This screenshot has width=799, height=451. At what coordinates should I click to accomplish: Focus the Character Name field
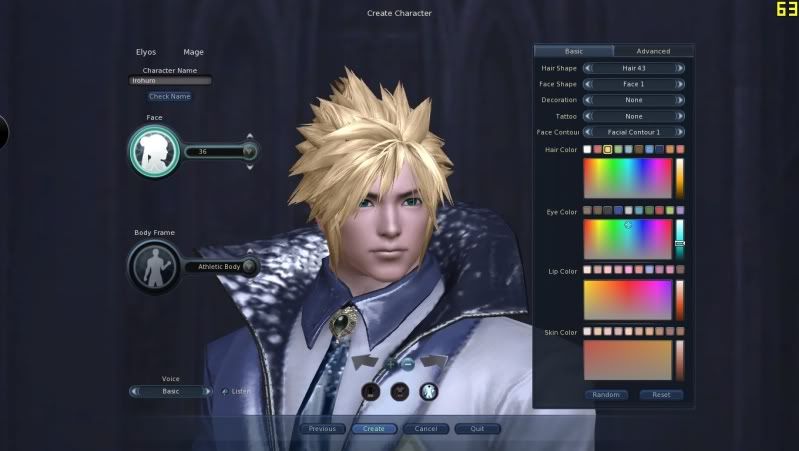(x=170, y=81)
